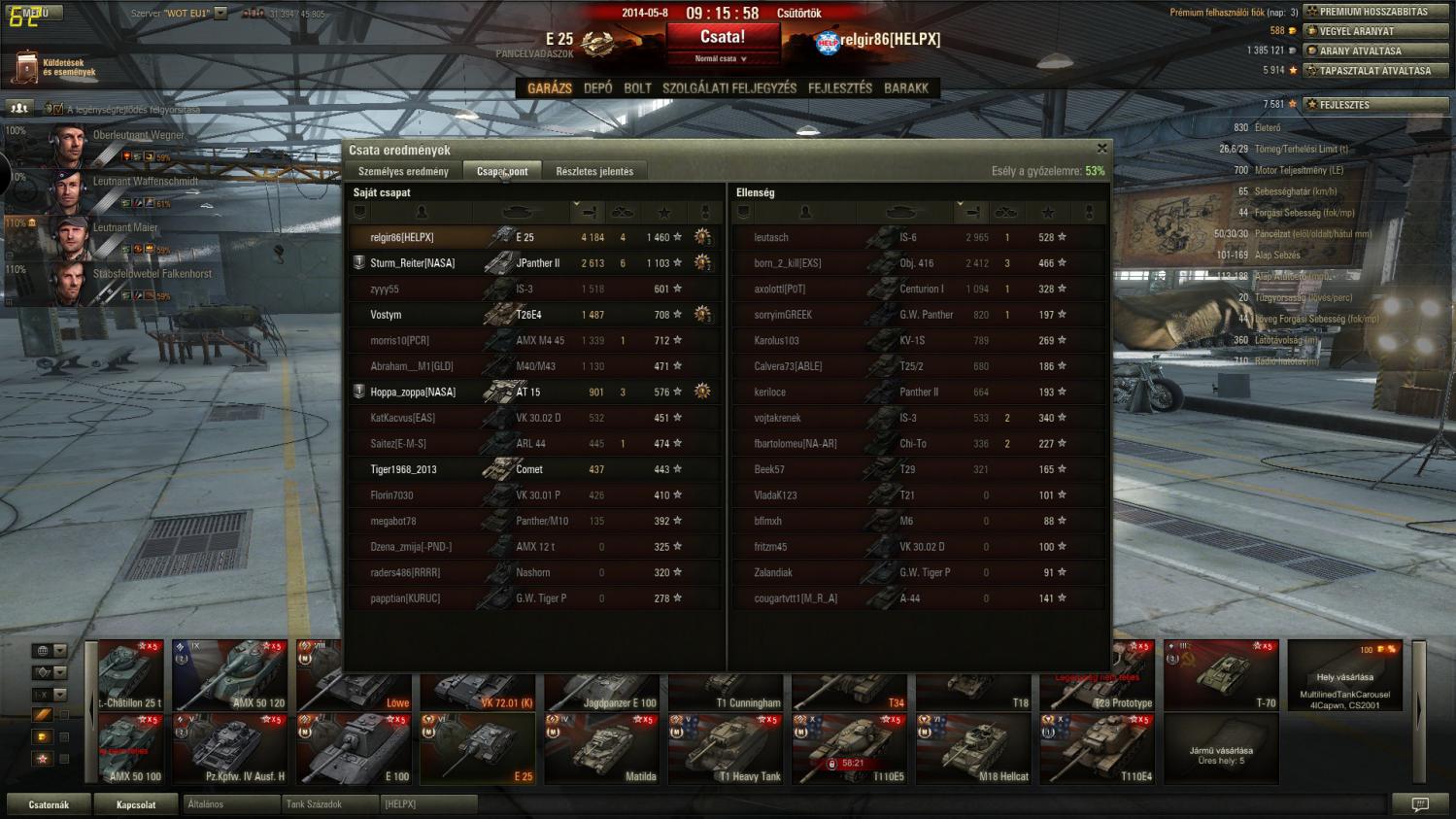Open the Kapcsolat contacts list
This screenshot has height=819, width=1456.
tap(136, 804)
